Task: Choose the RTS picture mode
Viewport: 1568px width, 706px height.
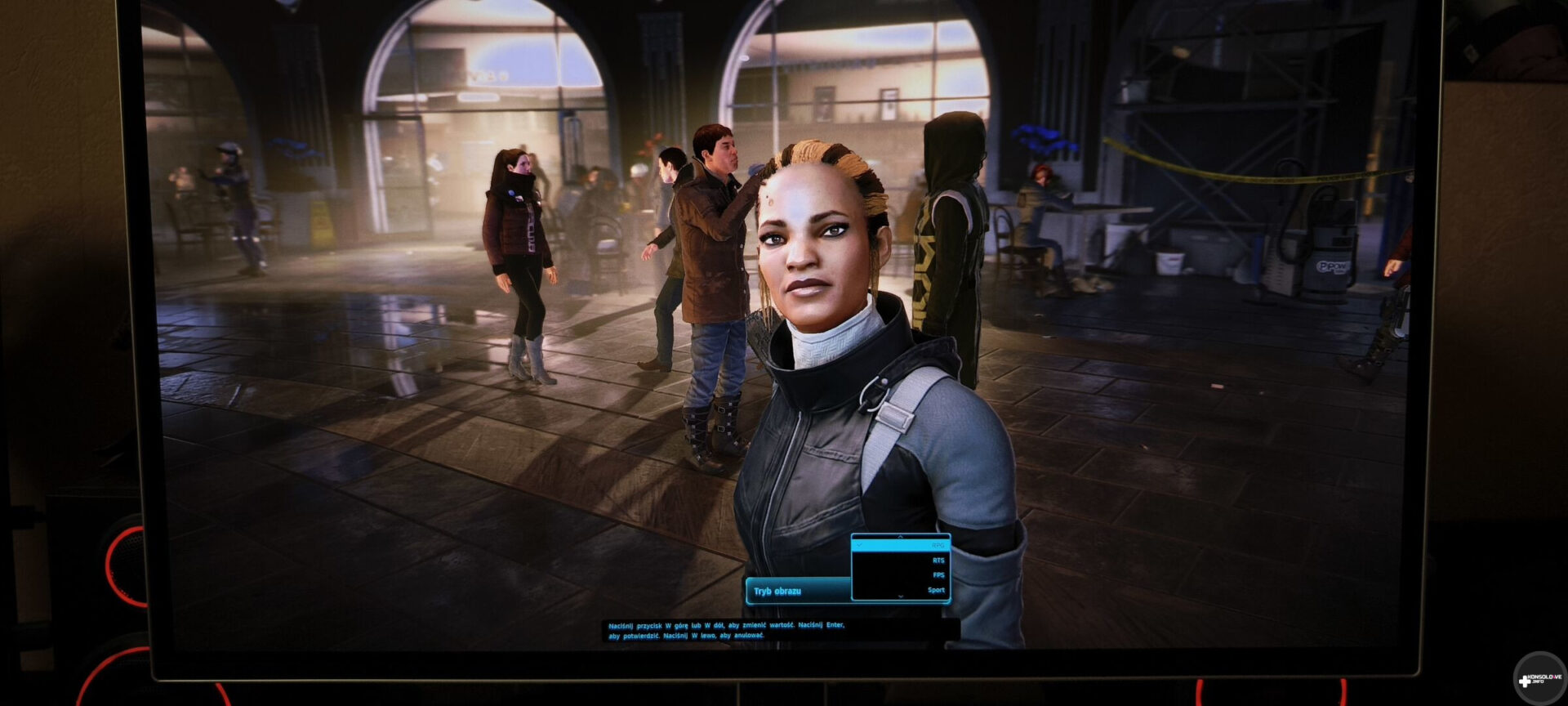Action: coord(938,561)
